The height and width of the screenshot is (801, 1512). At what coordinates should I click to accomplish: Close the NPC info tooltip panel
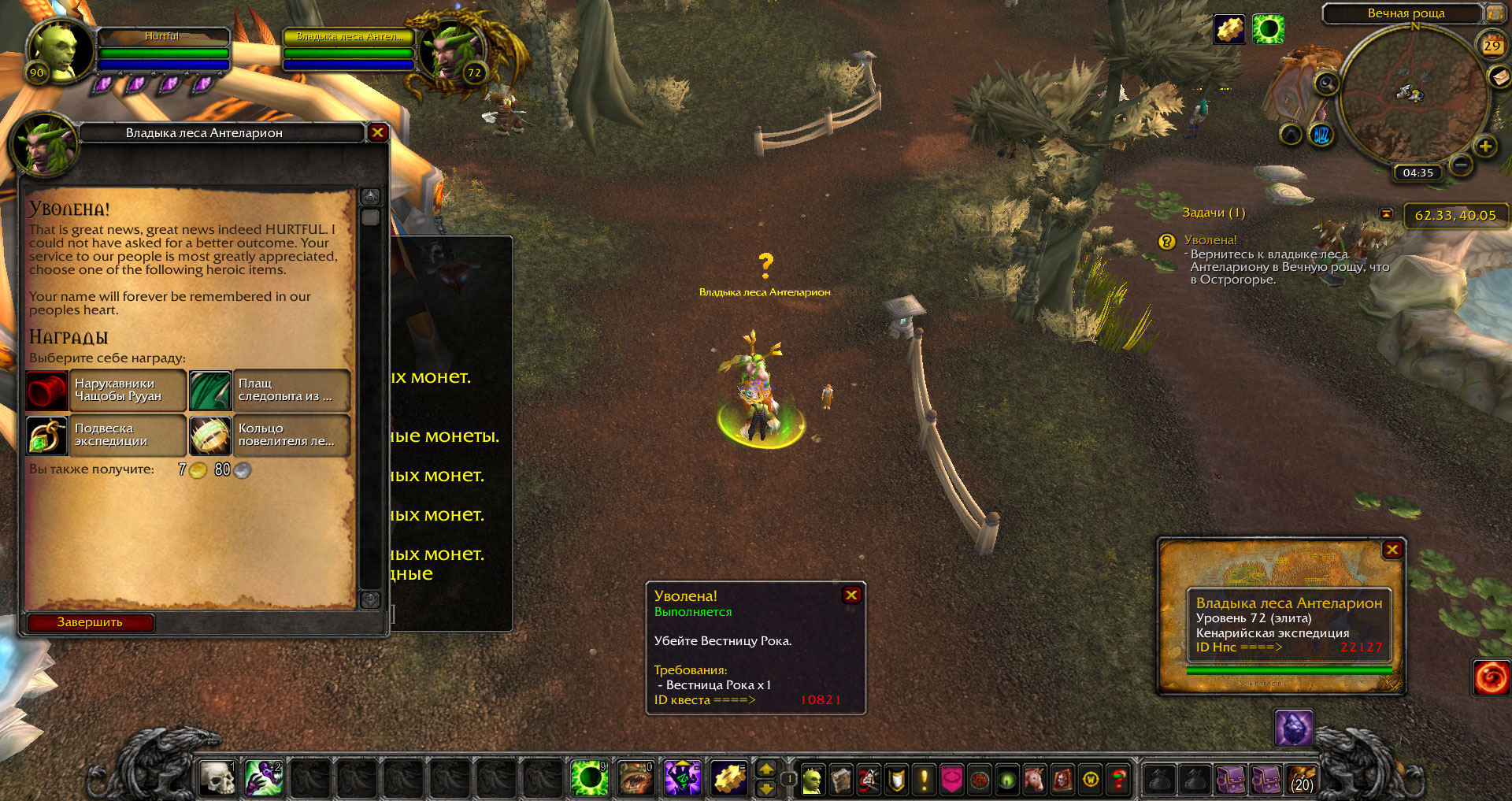point(1392,550)
